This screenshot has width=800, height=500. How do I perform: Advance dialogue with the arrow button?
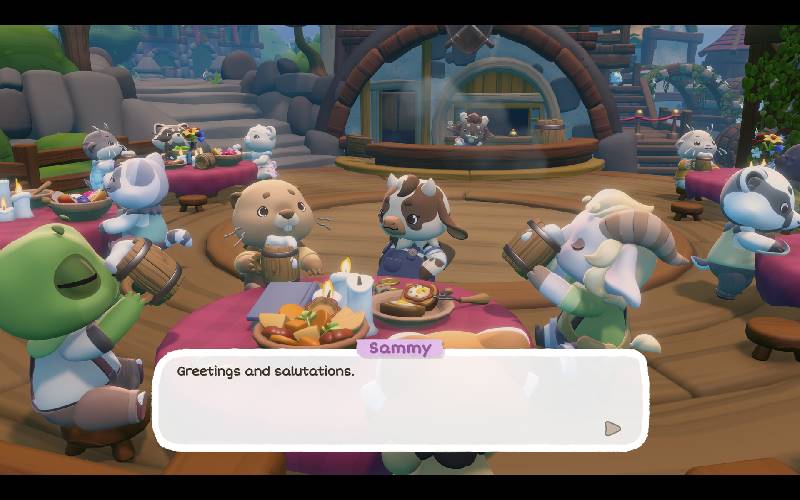click(612, 429)
